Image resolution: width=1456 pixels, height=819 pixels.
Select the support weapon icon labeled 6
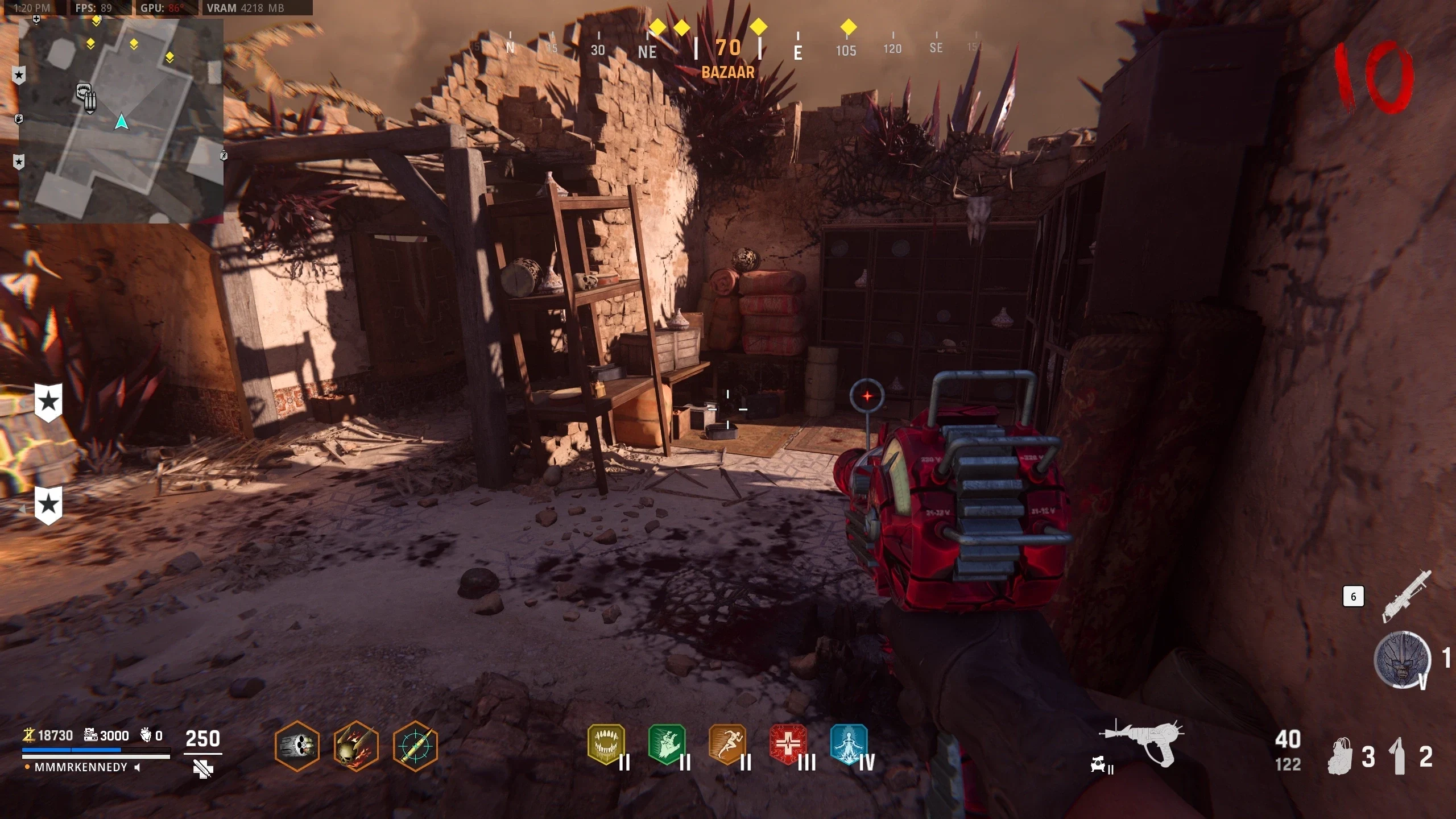(1407, 597)
